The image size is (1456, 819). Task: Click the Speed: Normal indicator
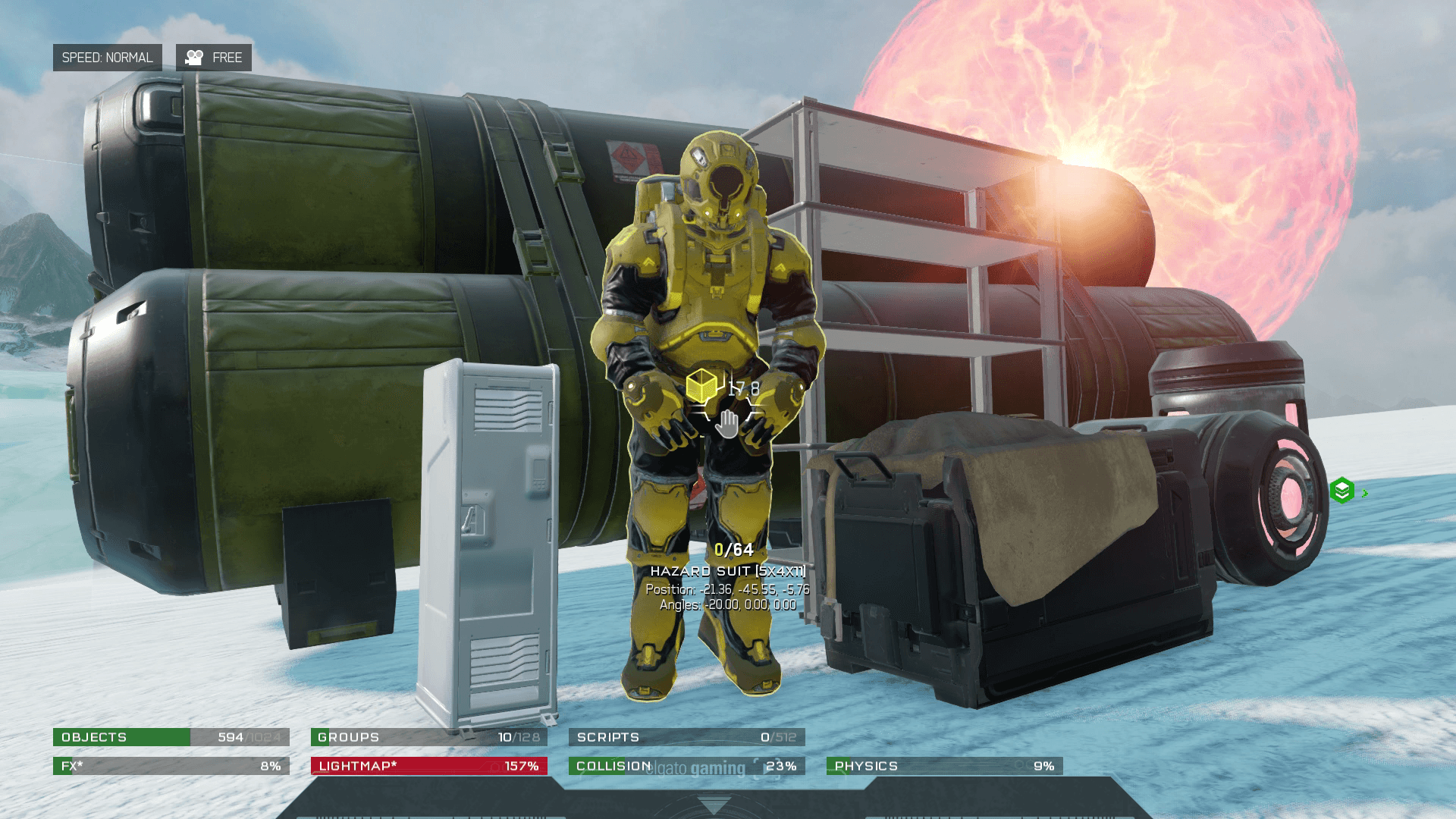click(107, 58)
